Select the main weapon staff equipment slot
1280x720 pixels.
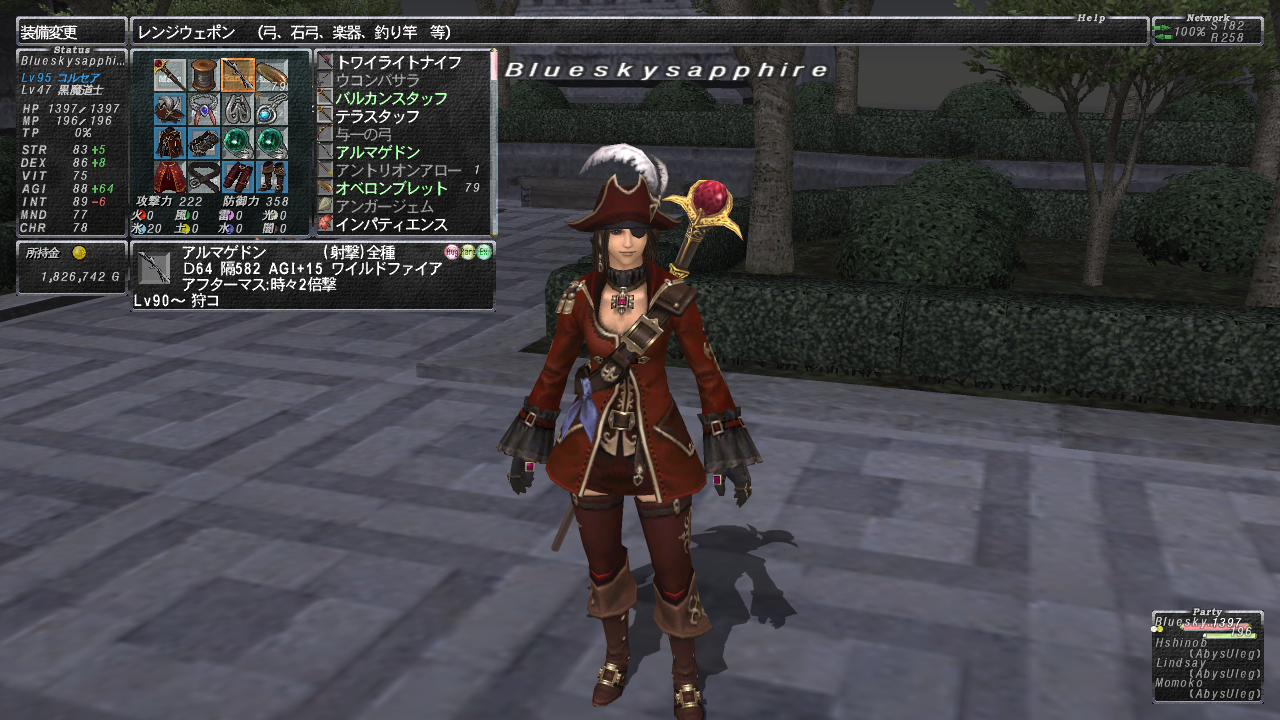click(x=170, y=75)
